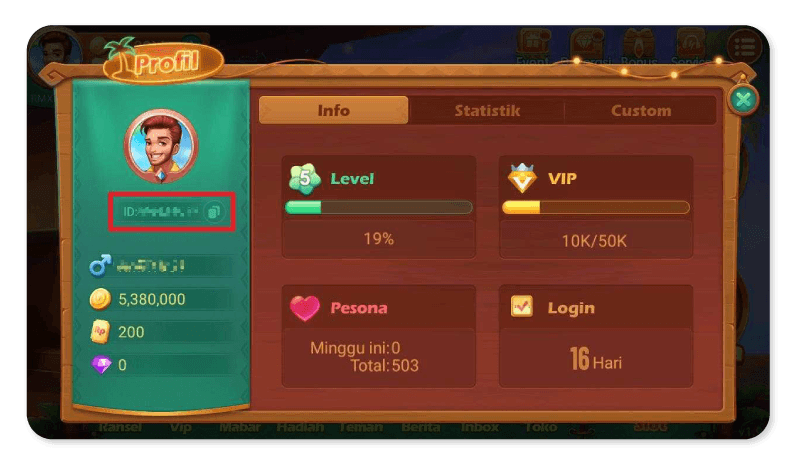Open the Custom tab
The height and width of the screenshot is (465, 796).
coord(641,111)
